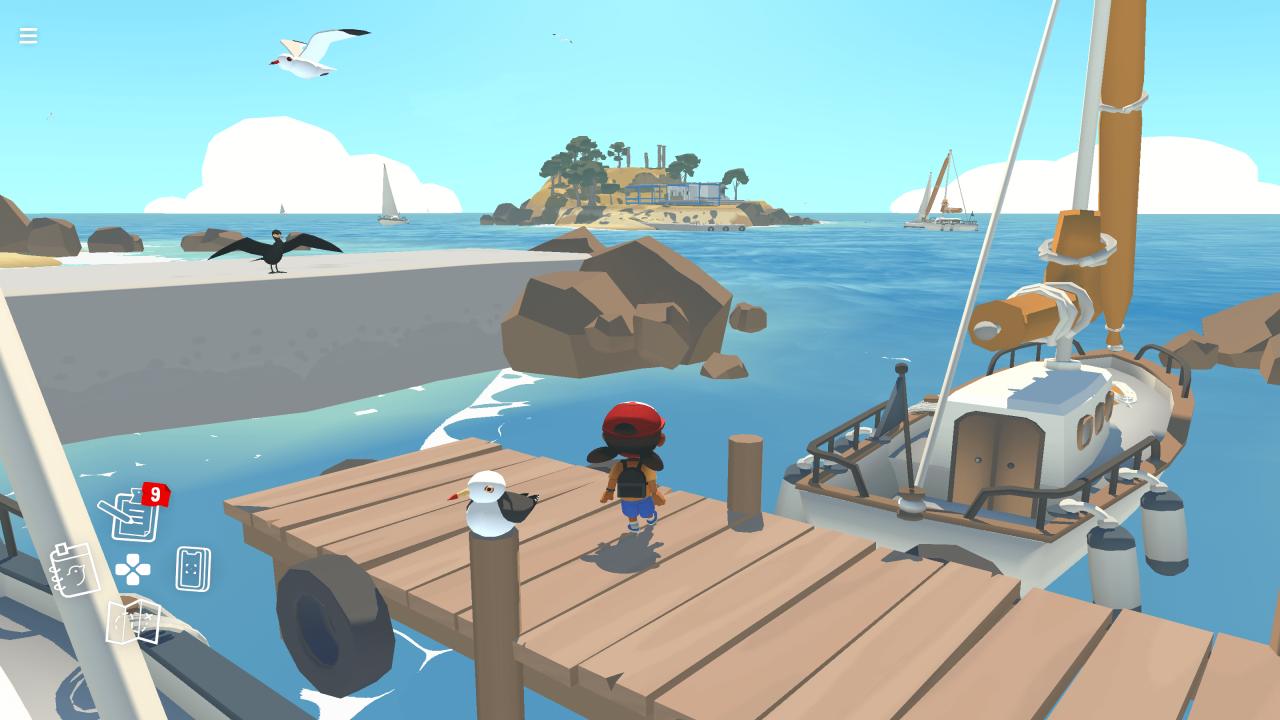Select the white fishing boat on the right
The width and height of the screenshot is (1280, 720).
coord(1000,440)
